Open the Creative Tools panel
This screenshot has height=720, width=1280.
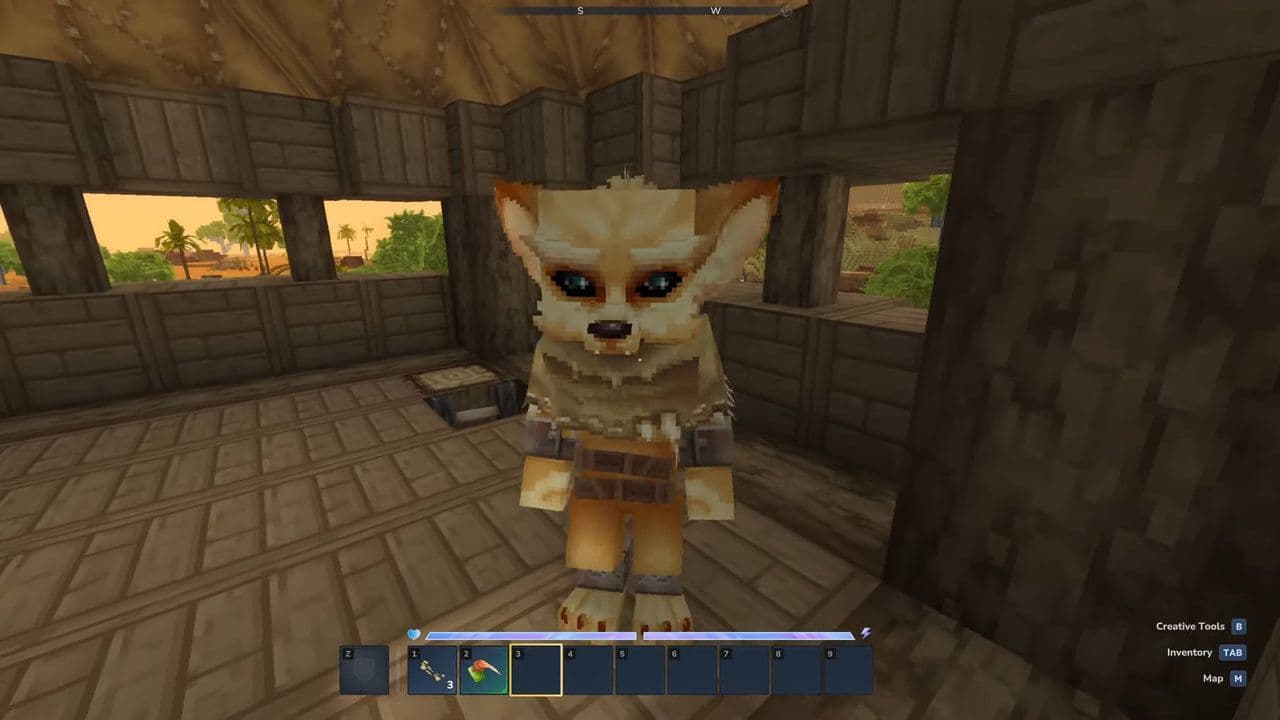1188,626
